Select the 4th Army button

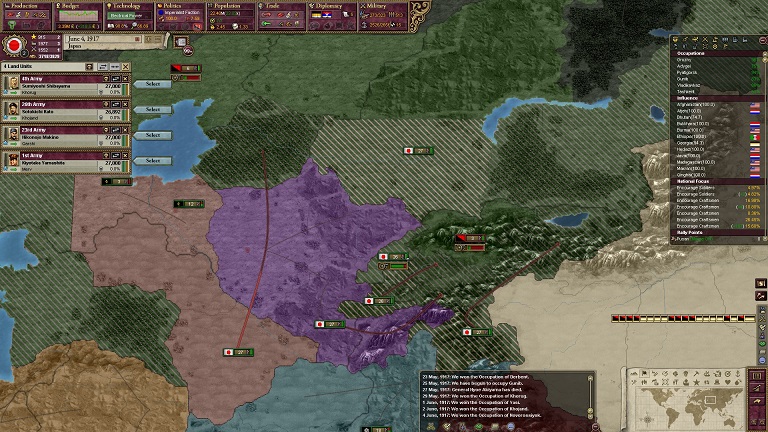153,84
